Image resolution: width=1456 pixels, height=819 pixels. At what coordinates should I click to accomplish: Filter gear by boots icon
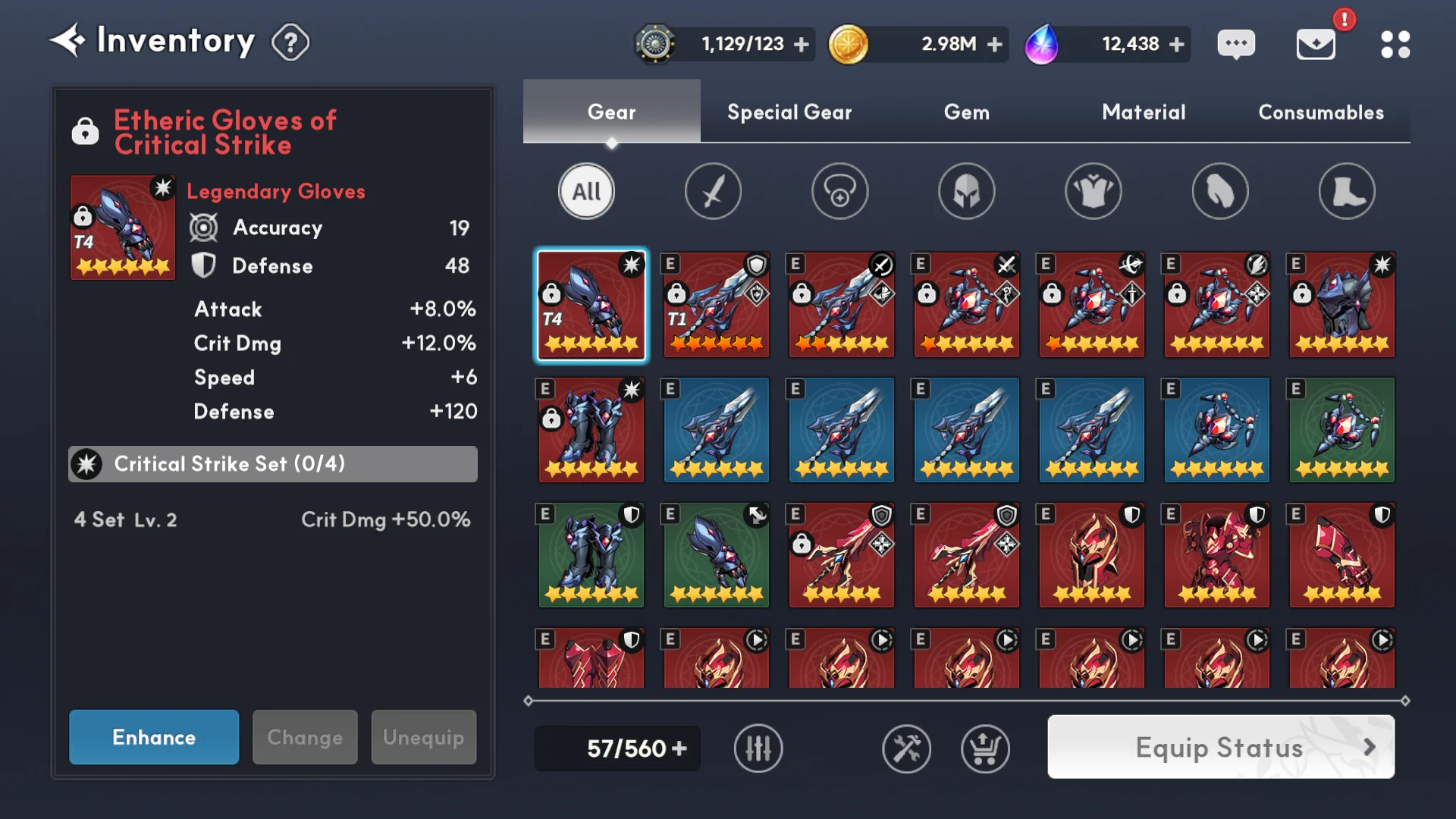pos(1346,191)
